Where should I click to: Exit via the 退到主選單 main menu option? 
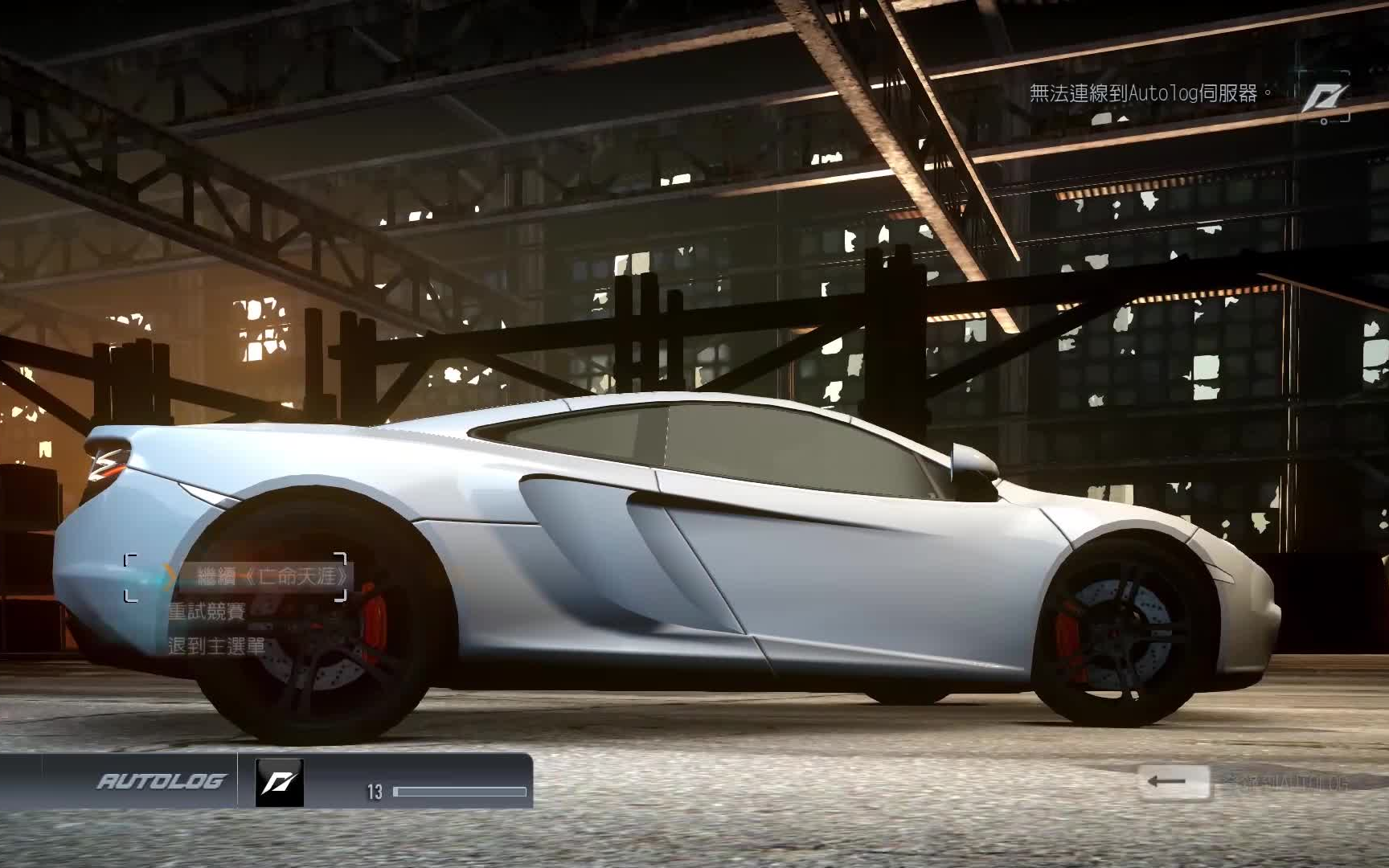[x=216, y=646]
